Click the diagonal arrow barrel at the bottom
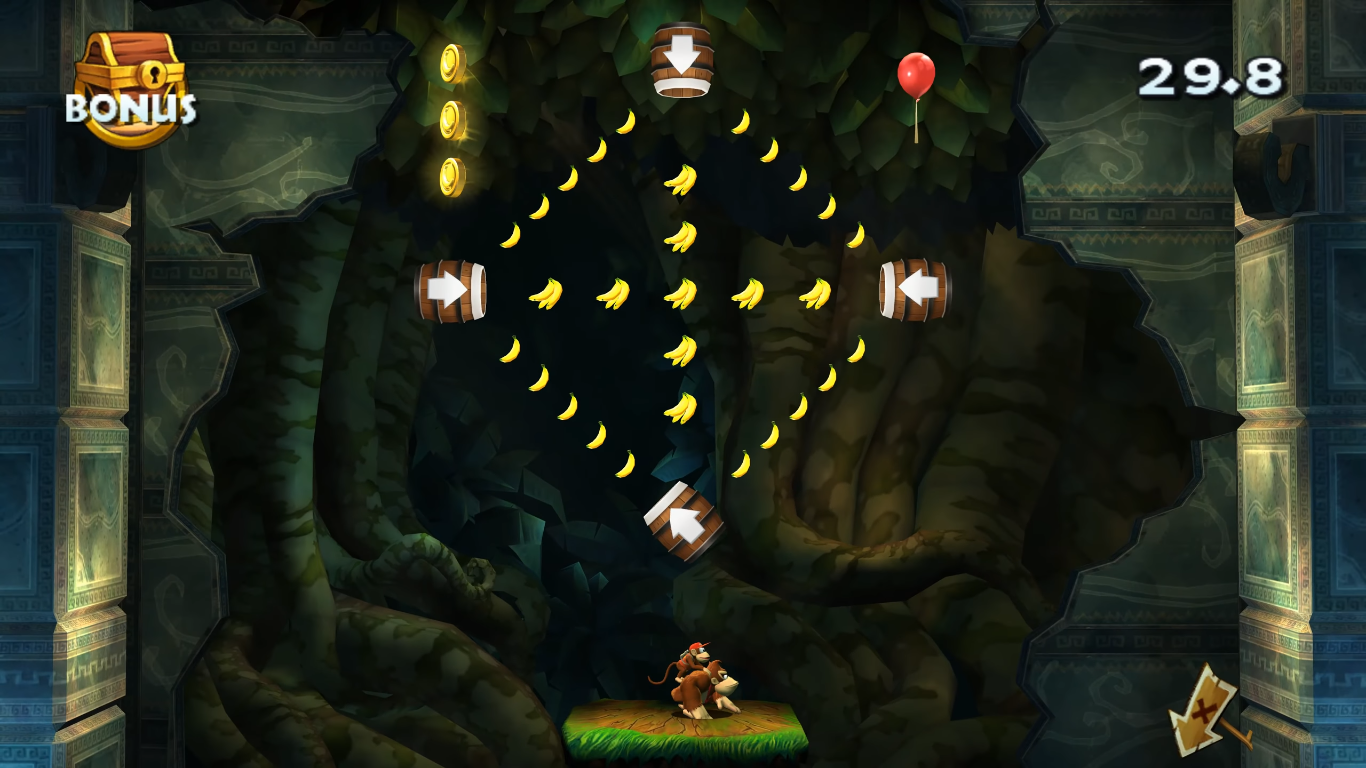1366x768 pixels. [683, 523]
